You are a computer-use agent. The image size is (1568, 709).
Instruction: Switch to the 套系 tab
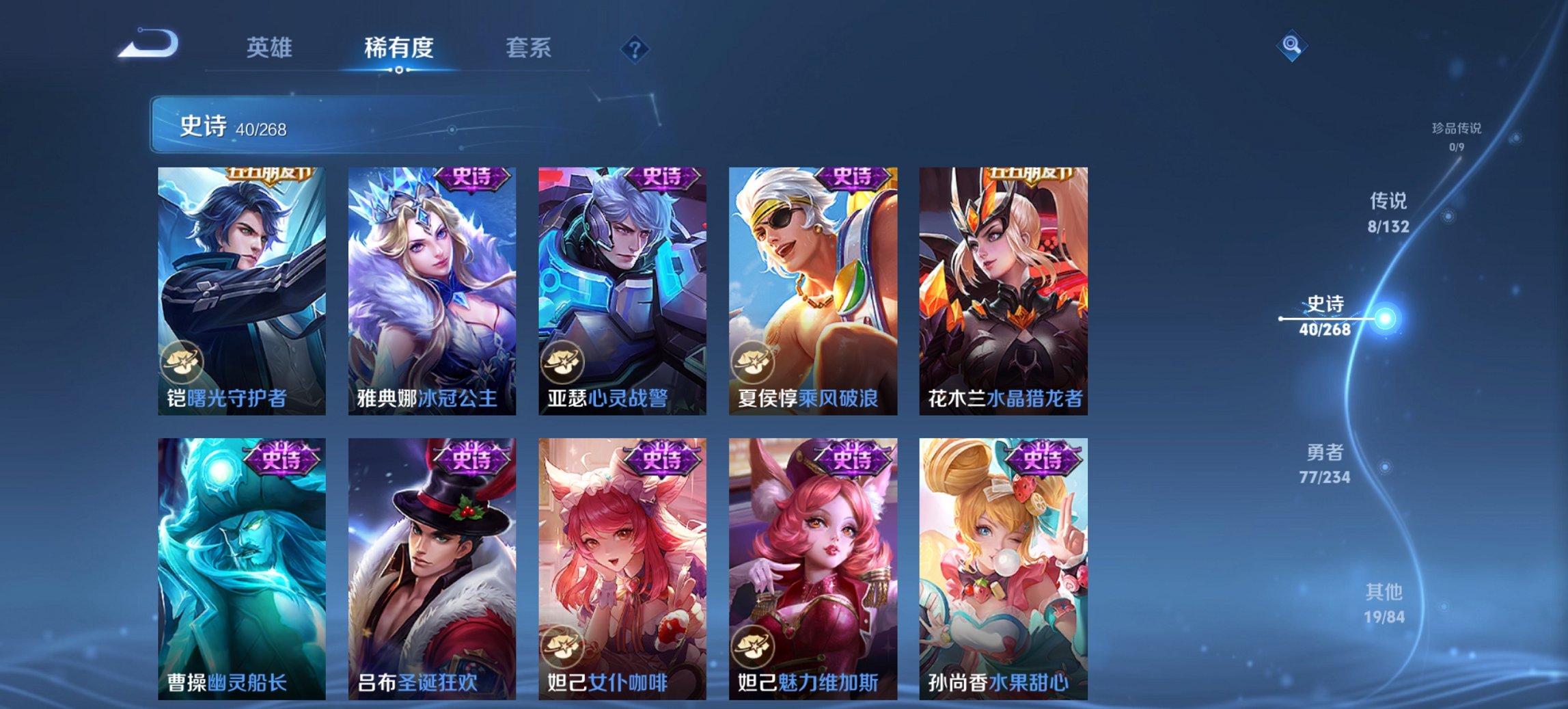tap(529, 48)
